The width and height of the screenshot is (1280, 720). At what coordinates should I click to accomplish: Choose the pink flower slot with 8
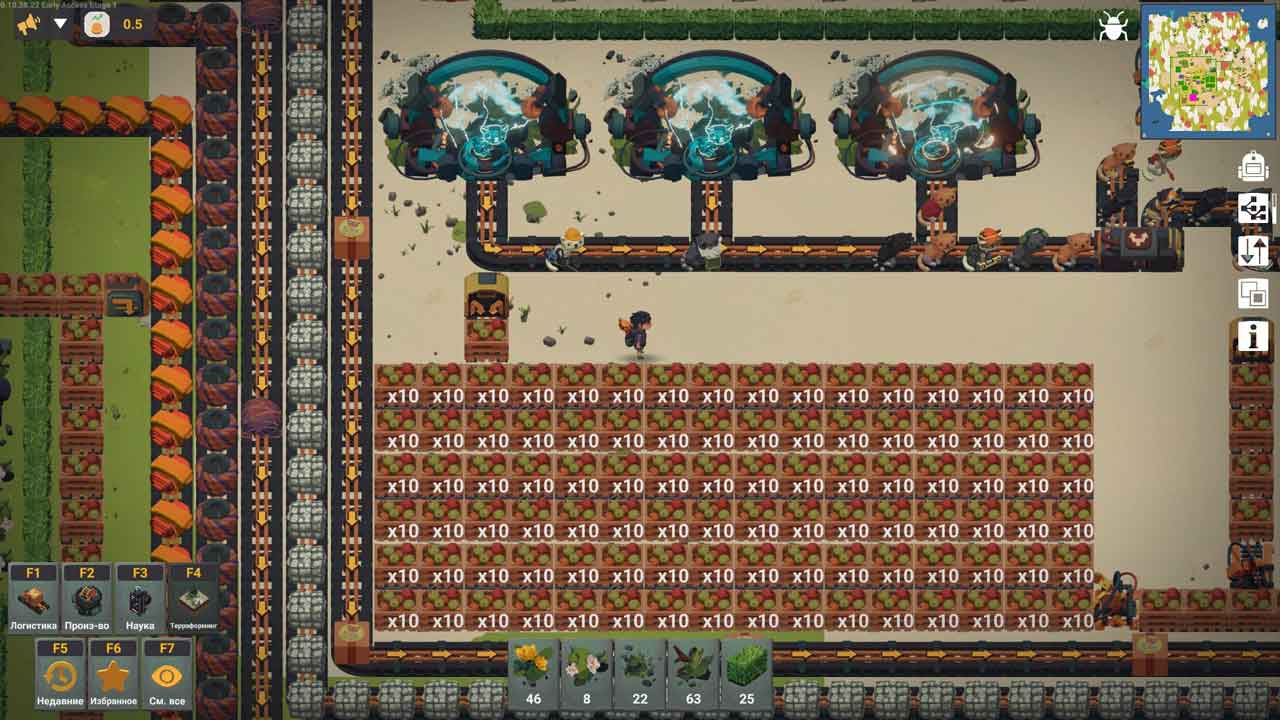pos(586,672)
